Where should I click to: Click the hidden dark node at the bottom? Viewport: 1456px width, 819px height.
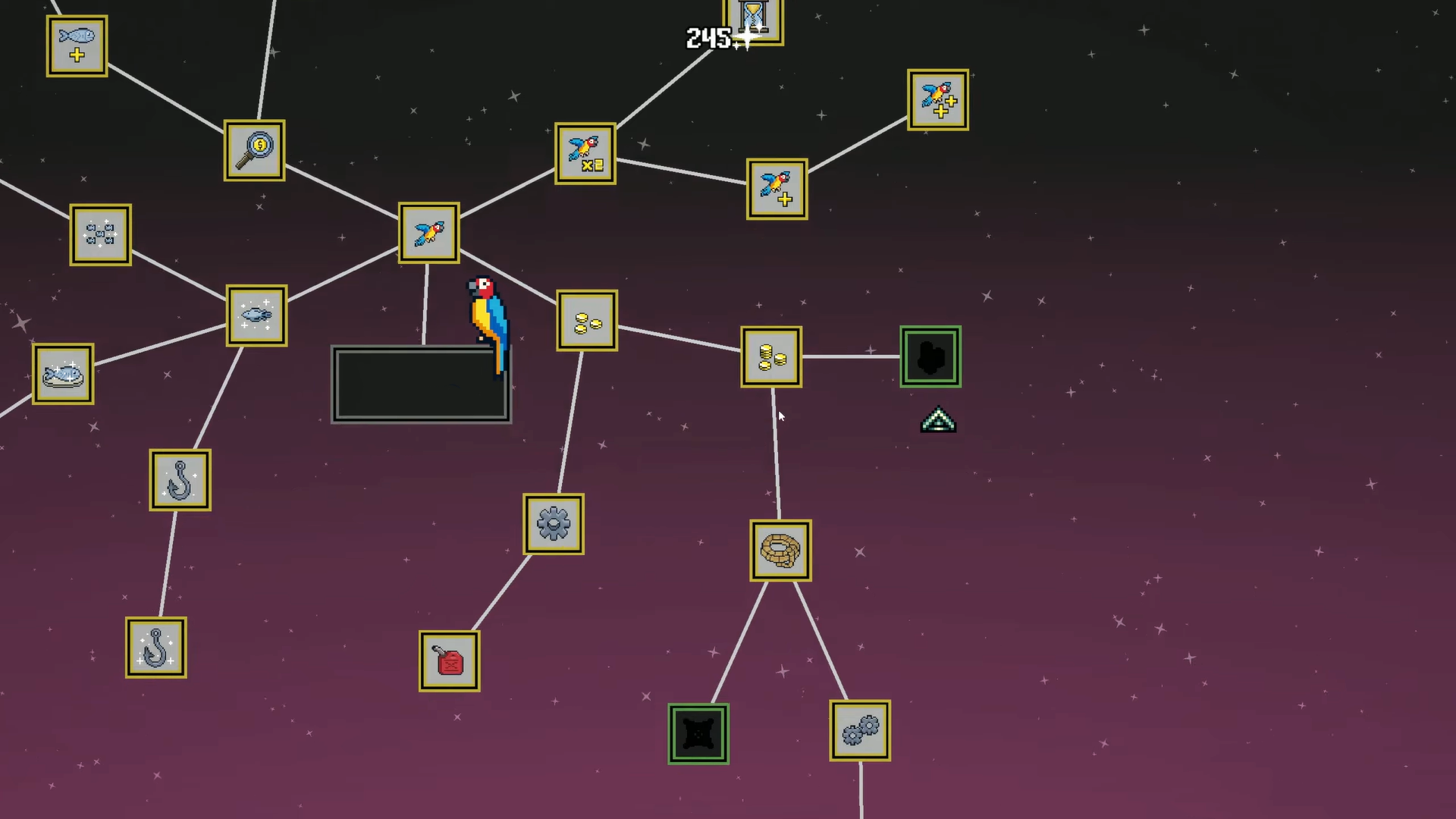click(697, 733)
